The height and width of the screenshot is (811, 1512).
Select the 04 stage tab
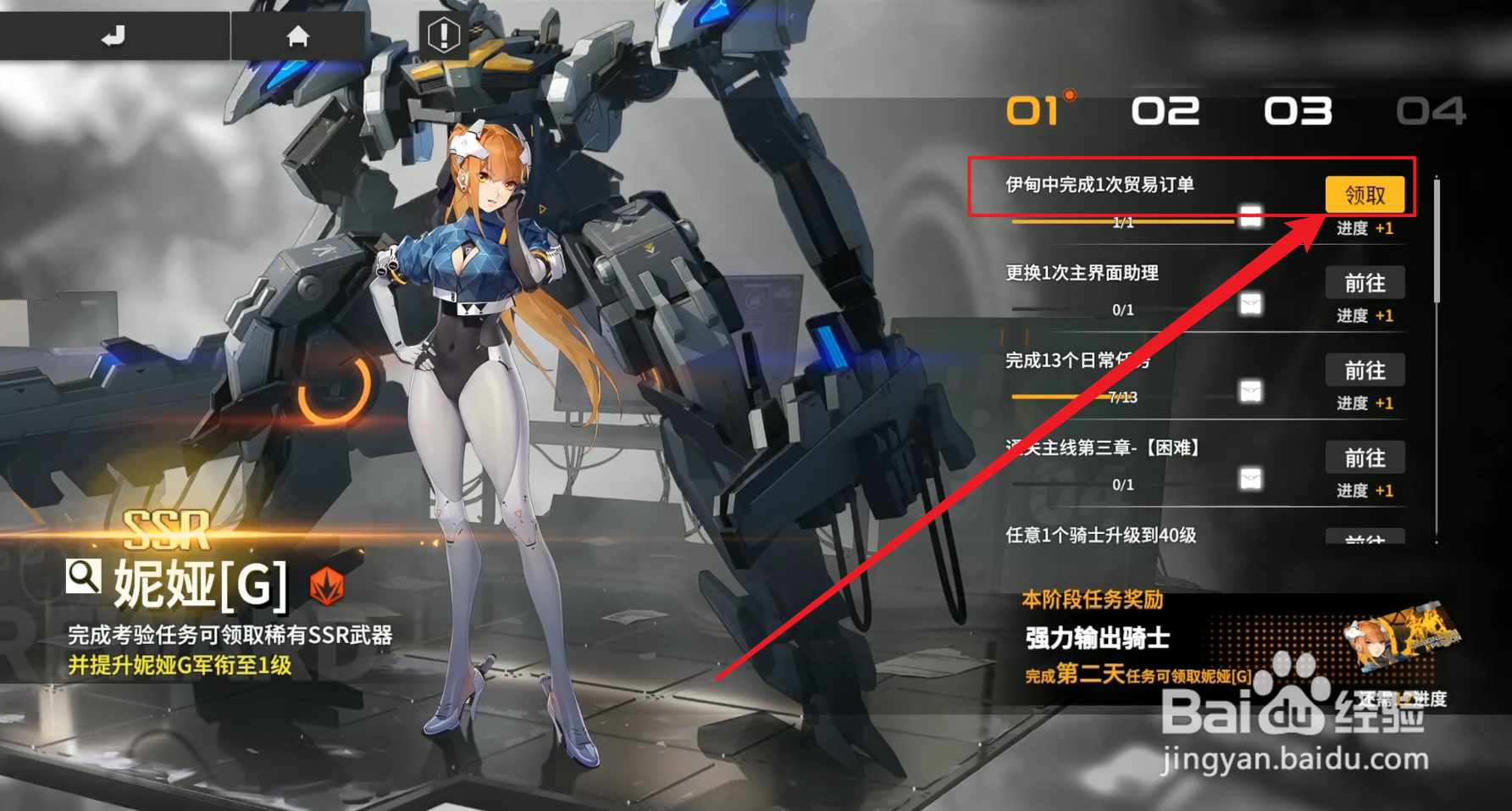(x=1431, y=111)
